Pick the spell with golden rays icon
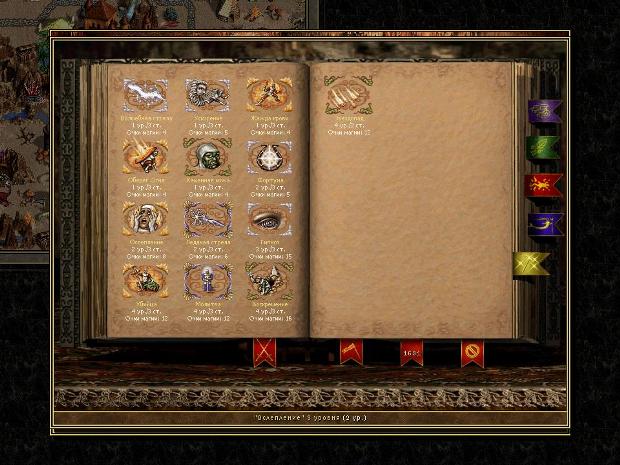This screenshot has width=620, height=465. (144, 156)
